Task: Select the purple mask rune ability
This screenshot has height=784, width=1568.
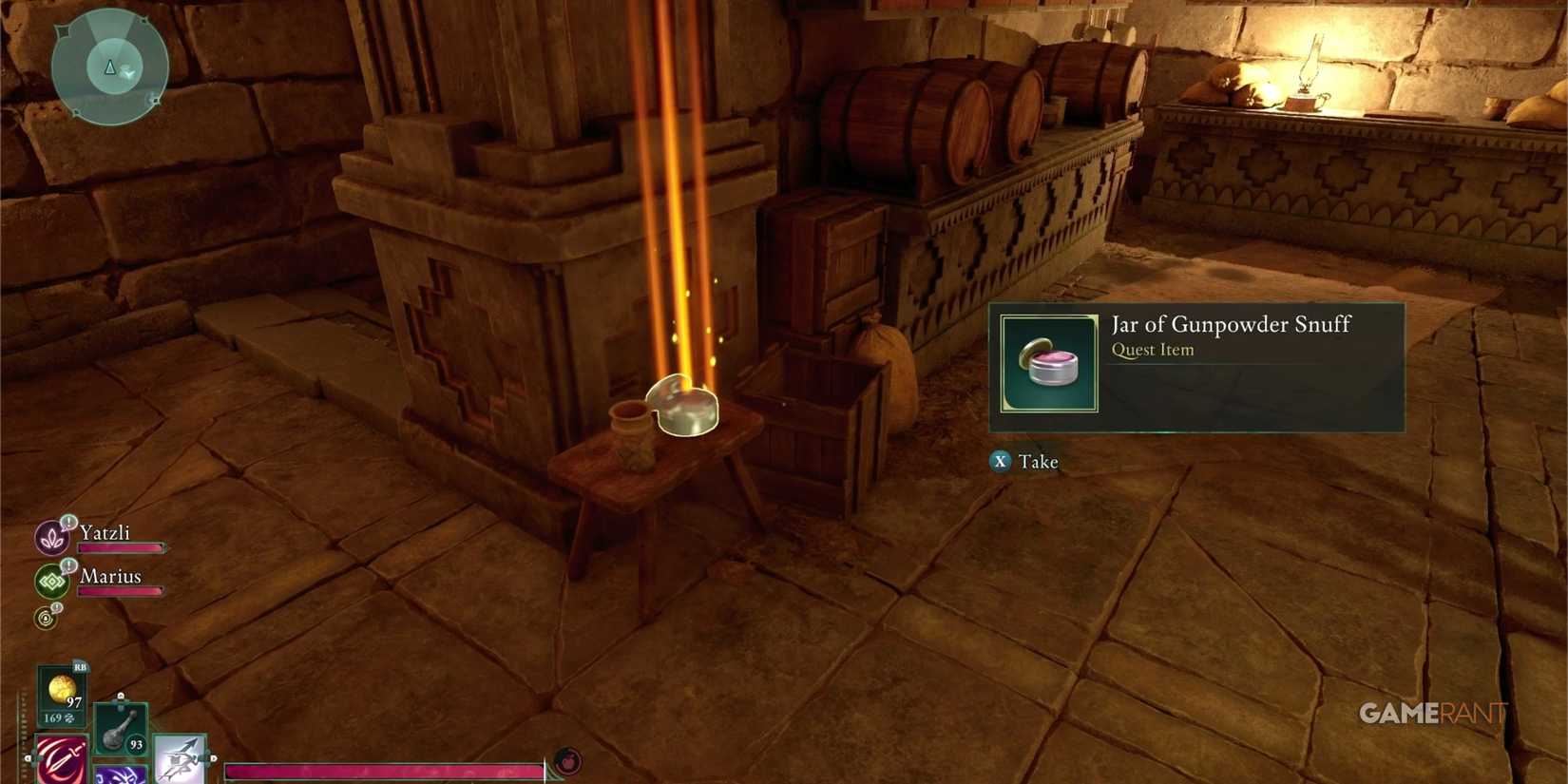Action: tap(120, 774)
